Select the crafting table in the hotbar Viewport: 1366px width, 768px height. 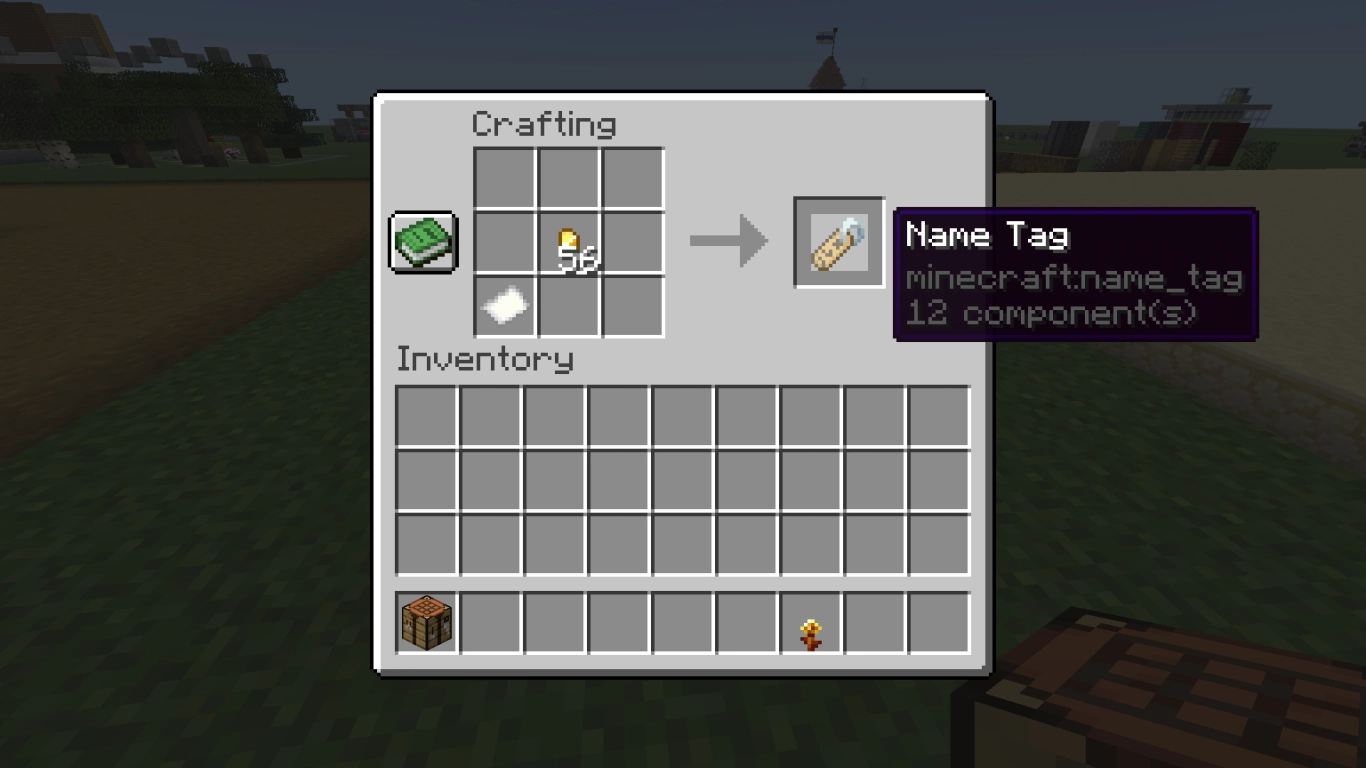tap(427, 621)
